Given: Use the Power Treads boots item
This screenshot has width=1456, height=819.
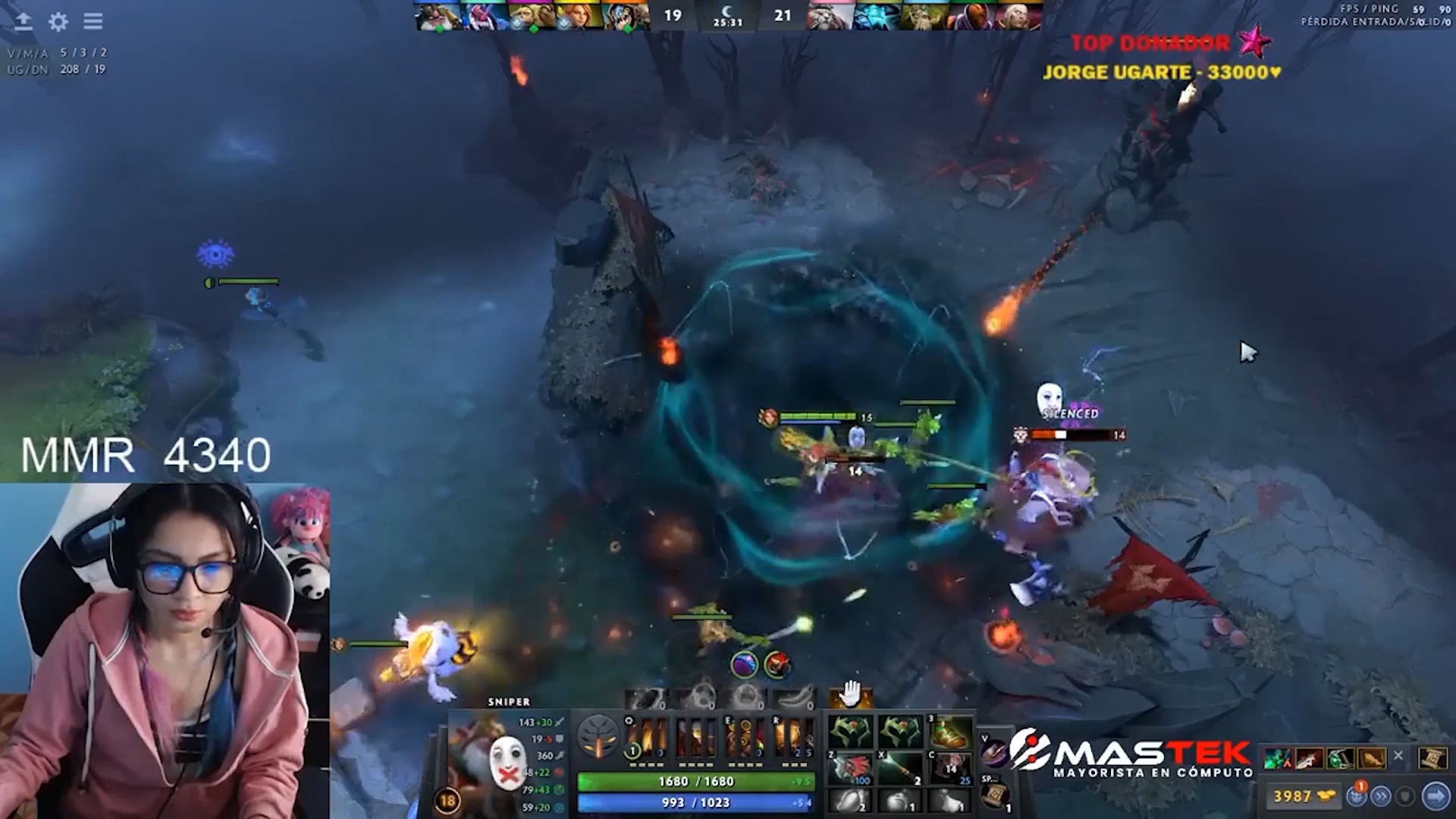Looking at the screenshot, I should pos(952,732).
